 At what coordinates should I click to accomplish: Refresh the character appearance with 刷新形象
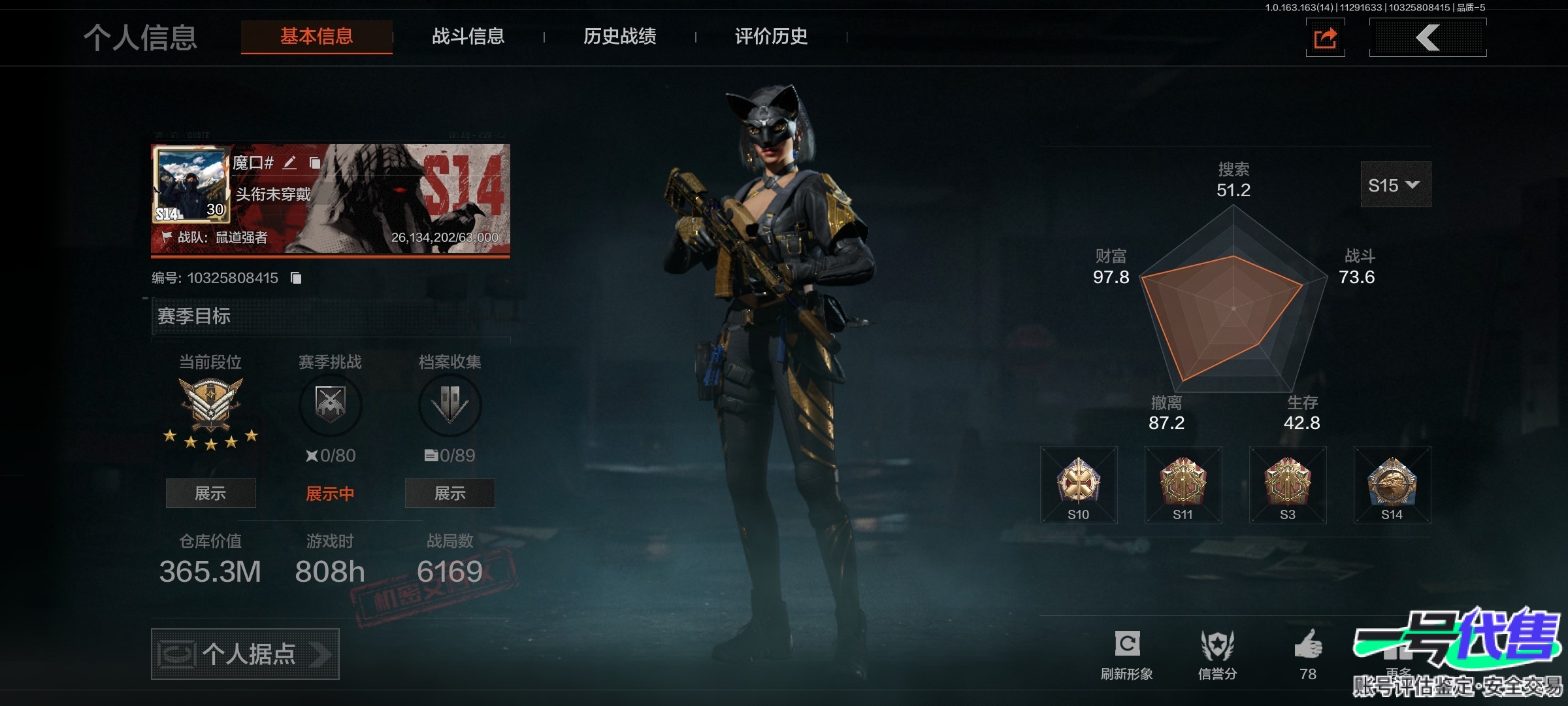1127,654
